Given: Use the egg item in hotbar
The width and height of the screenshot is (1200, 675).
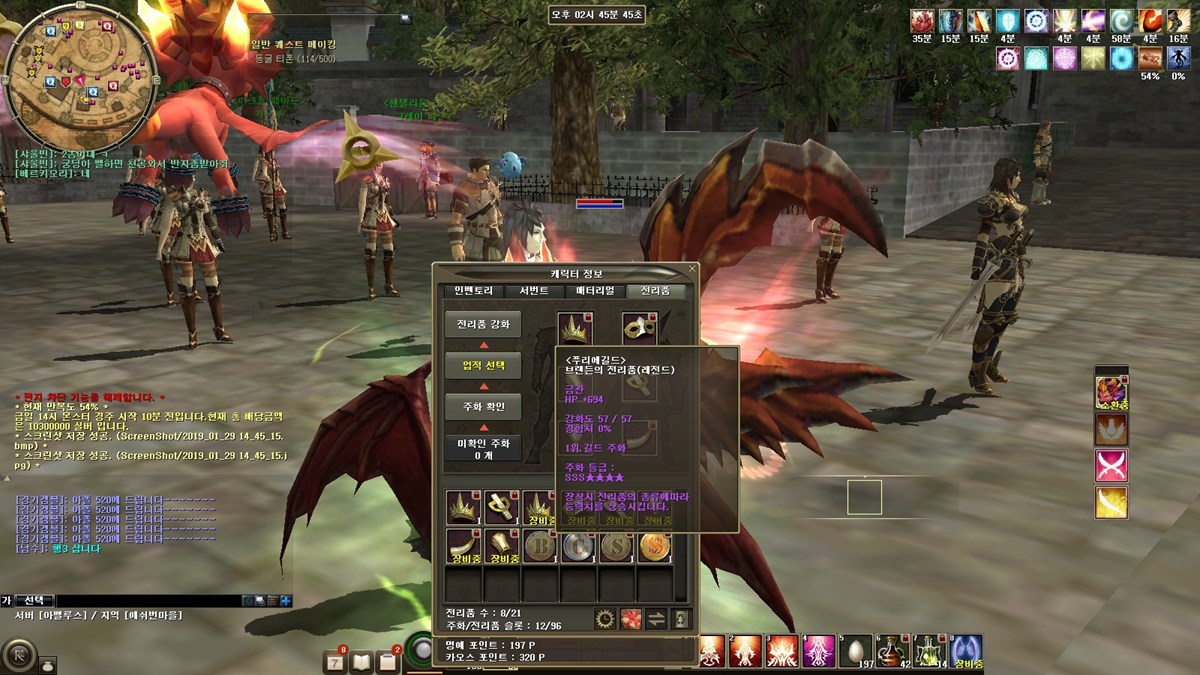Looking at the screenshot, I should (854, 649).
